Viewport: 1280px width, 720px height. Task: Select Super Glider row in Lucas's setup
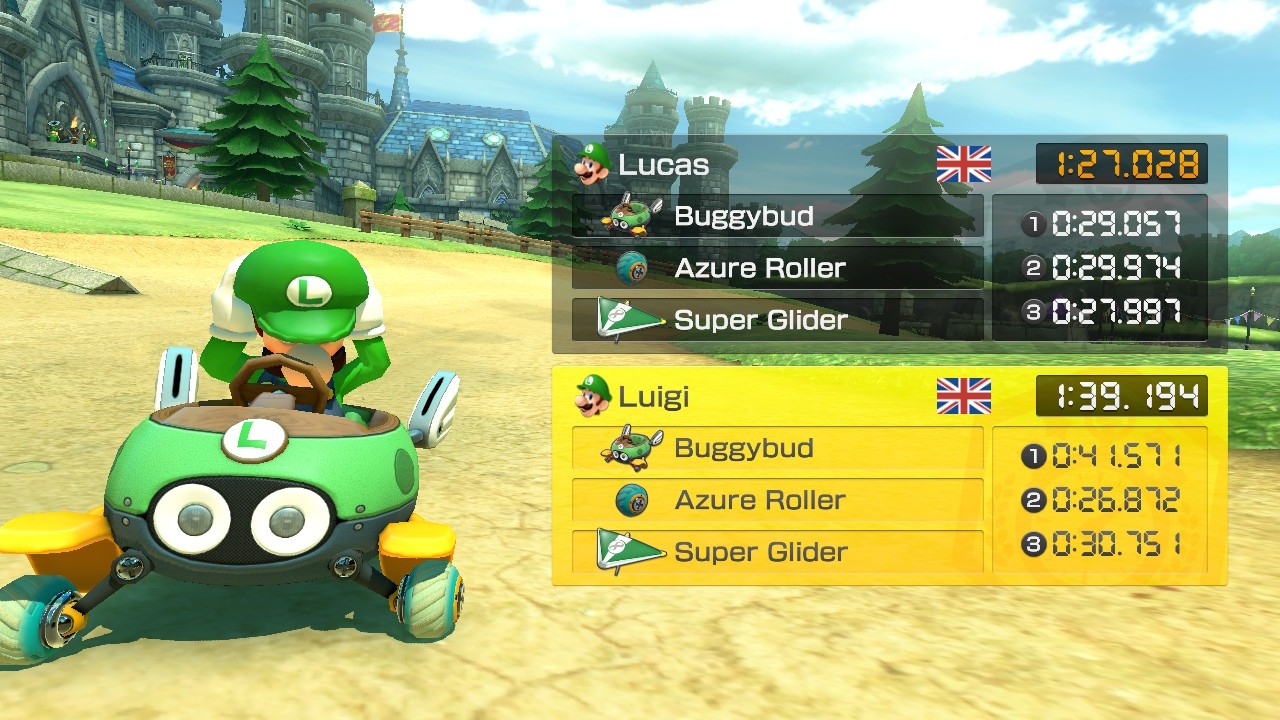777,320
